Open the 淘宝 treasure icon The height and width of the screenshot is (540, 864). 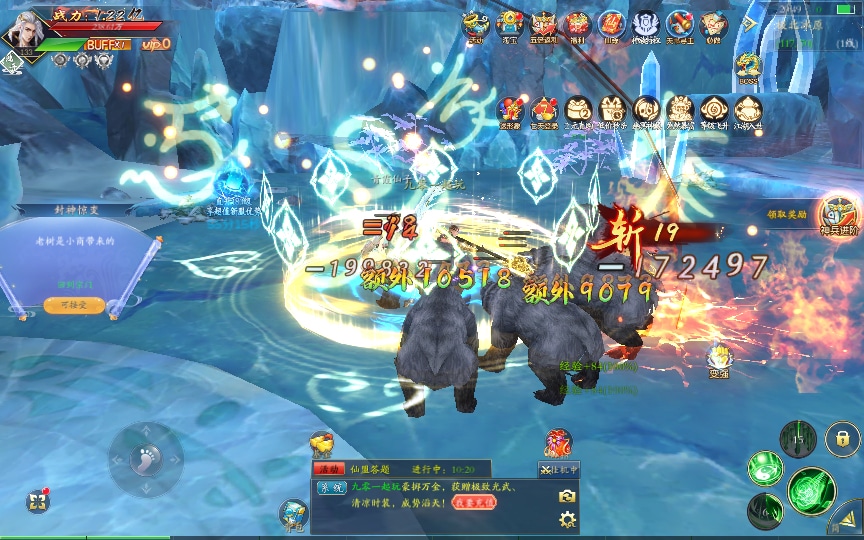510,26
